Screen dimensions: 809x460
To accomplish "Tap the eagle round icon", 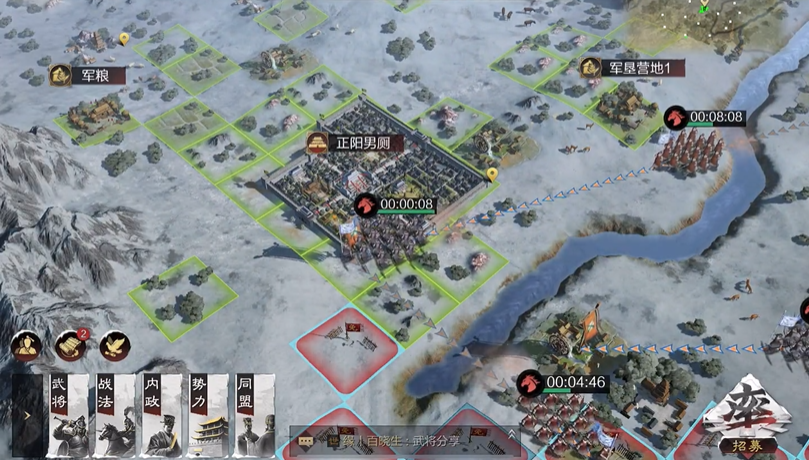I will click(115, 345).
